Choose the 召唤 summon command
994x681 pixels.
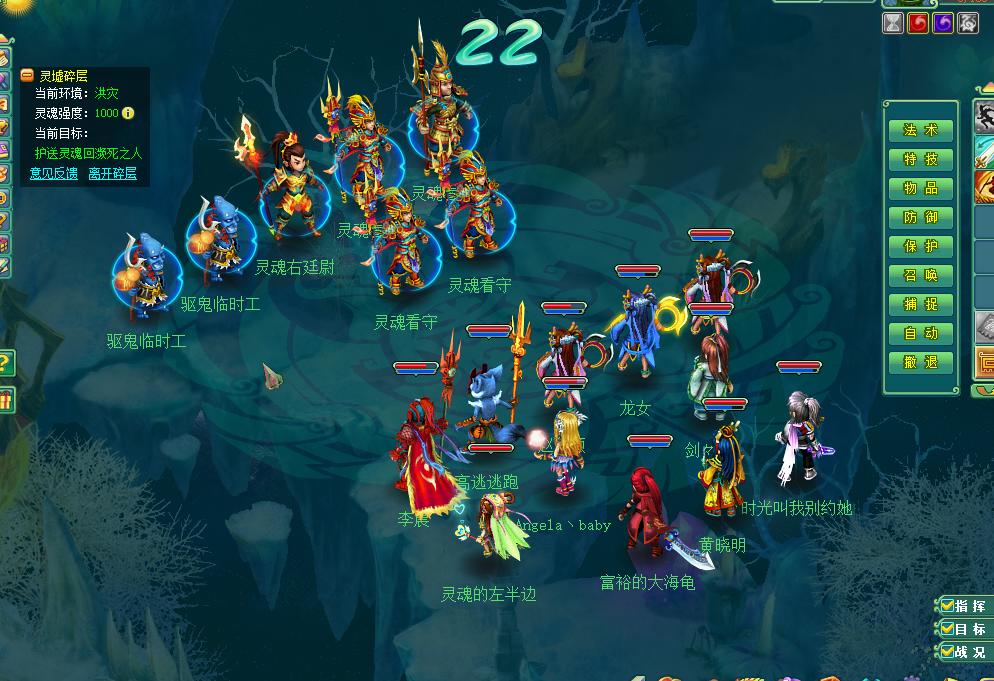[x=920, y=275]
